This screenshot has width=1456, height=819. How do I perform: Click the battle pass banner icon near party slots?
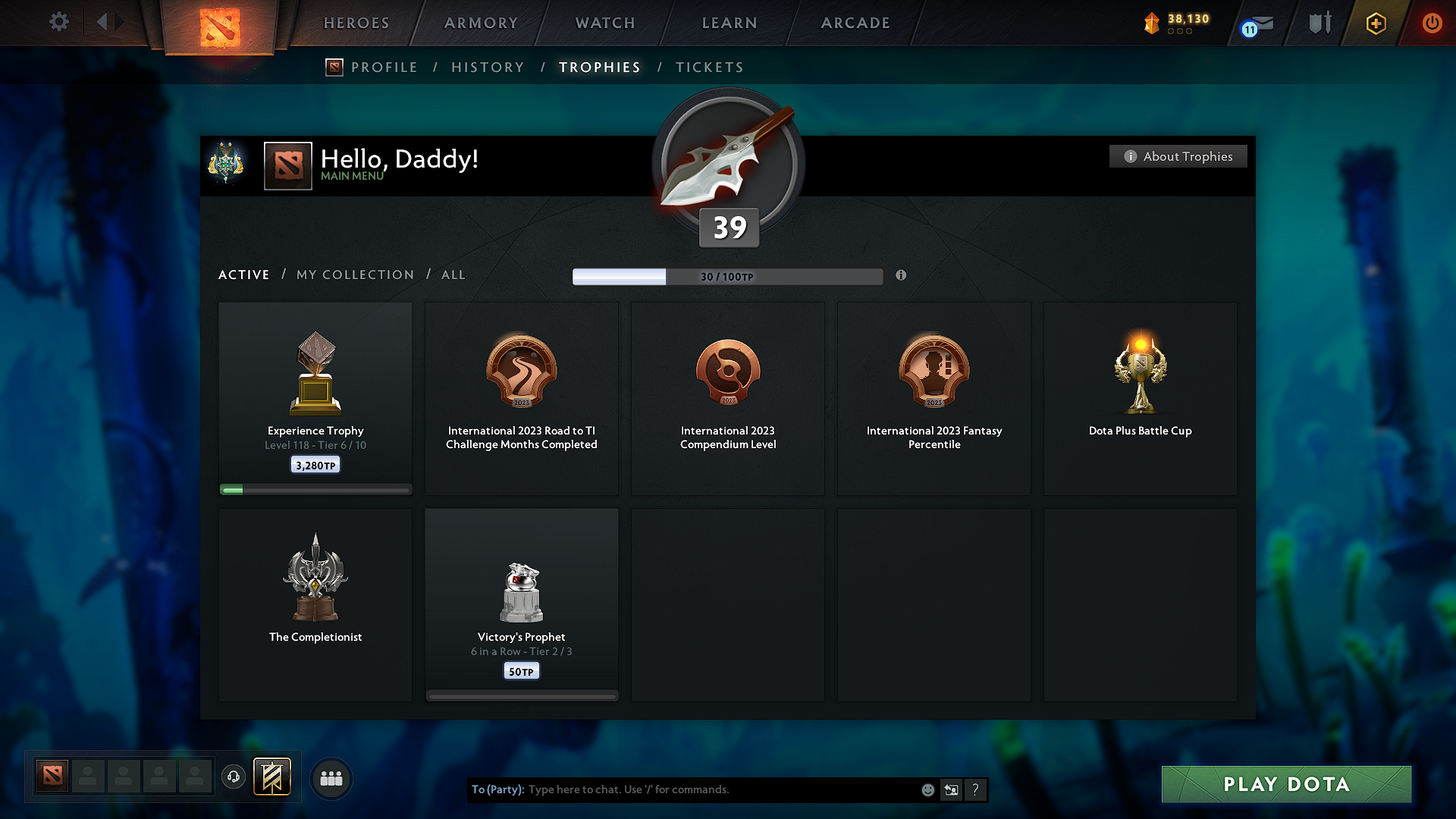pos(272,777)
